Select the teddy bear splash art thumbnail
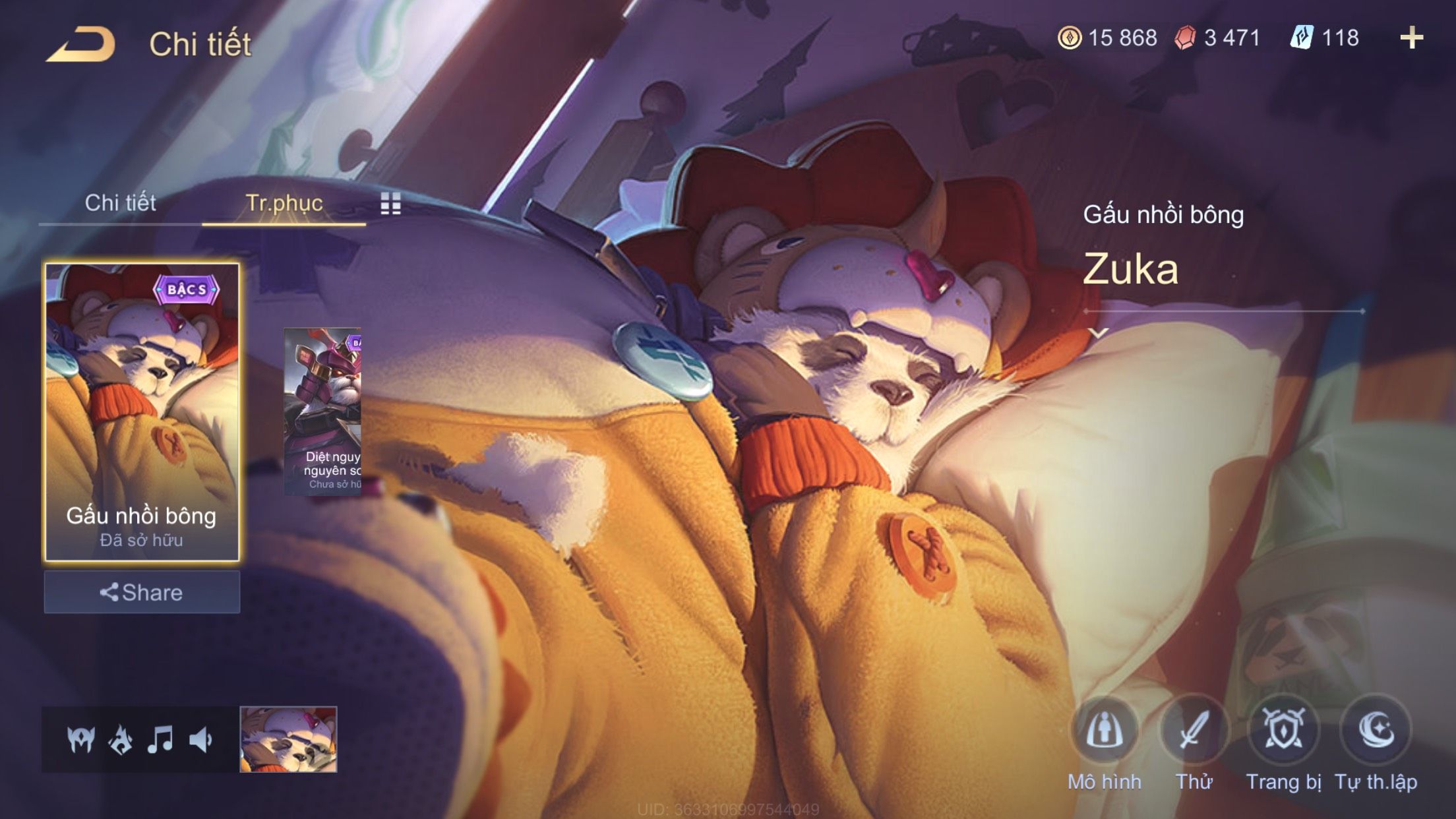Viewport: 1456px width, 819px height. (288, 739)
